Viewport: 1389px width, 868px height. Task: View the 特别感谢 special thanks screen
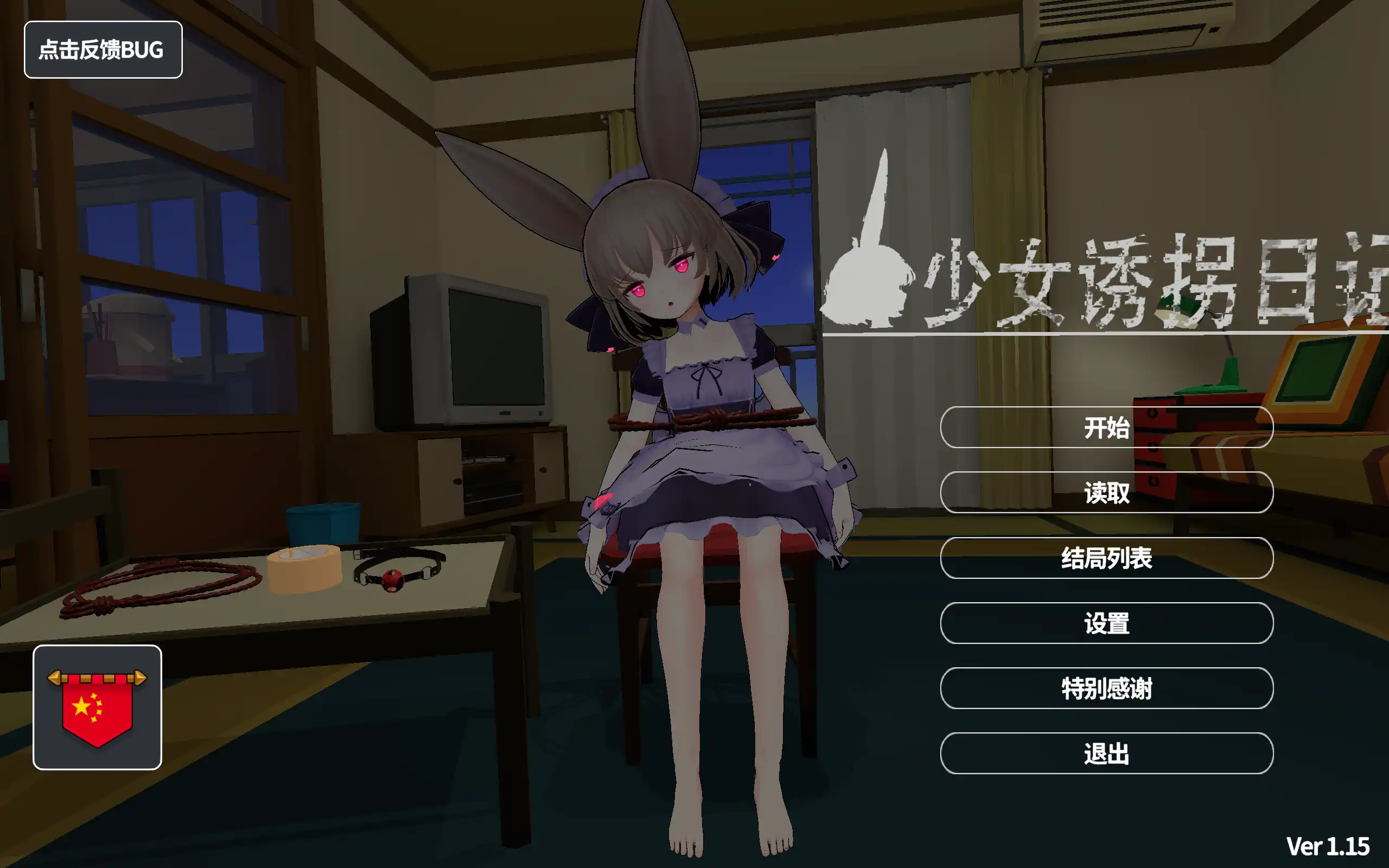pos(1108,689)
